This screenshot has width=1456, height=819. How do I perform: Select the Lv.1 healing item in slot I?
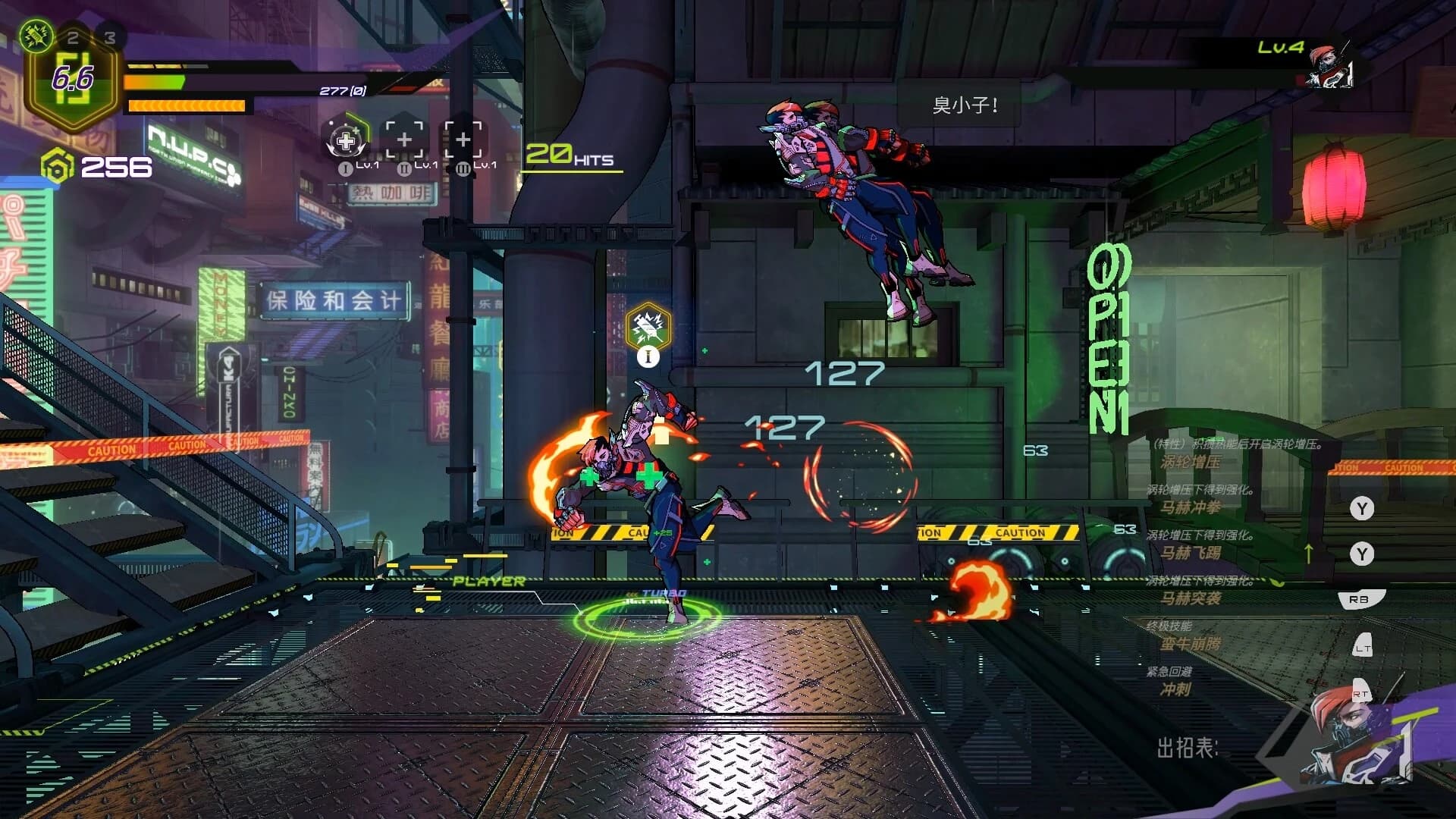pyautogui.click(x=346, y=140)
